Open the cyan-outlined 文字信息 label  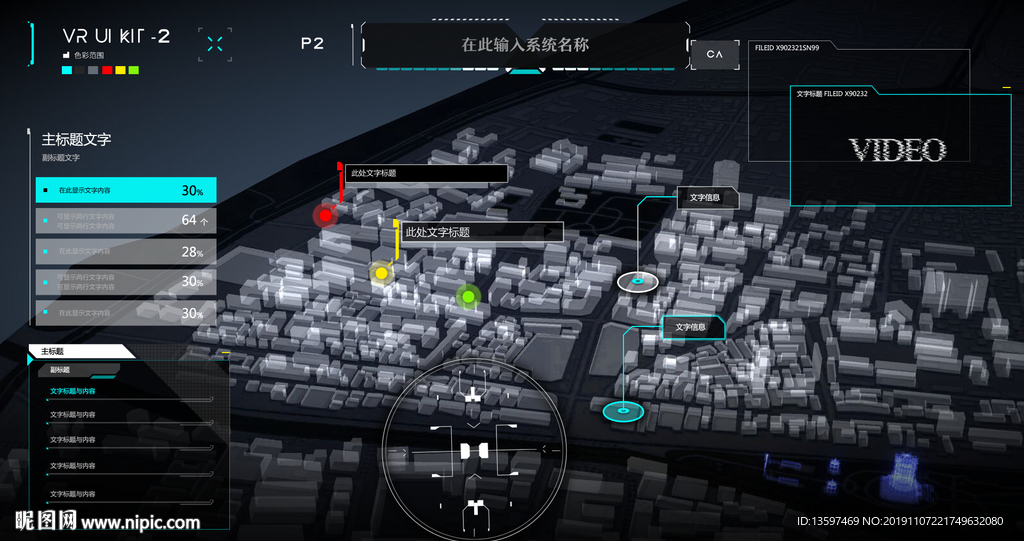click(x=691, y=327)
